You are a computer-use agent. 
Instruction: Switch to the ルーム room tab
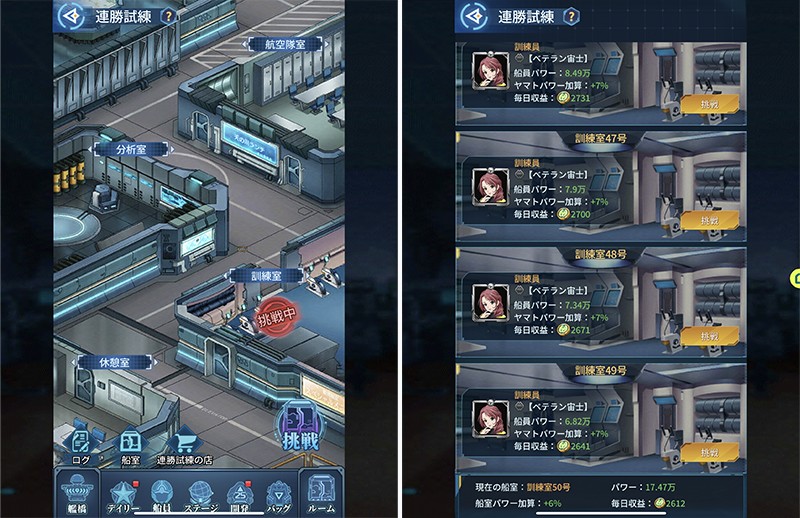321,493
